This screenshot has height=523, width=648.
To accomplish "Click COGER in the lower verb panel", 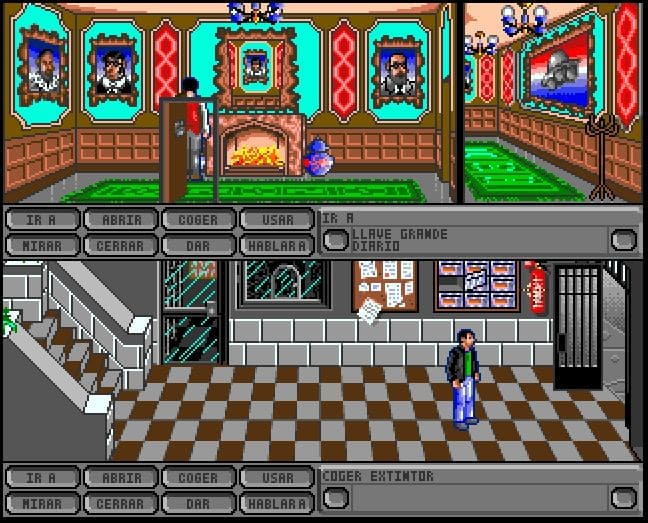I will click(197, 478).
